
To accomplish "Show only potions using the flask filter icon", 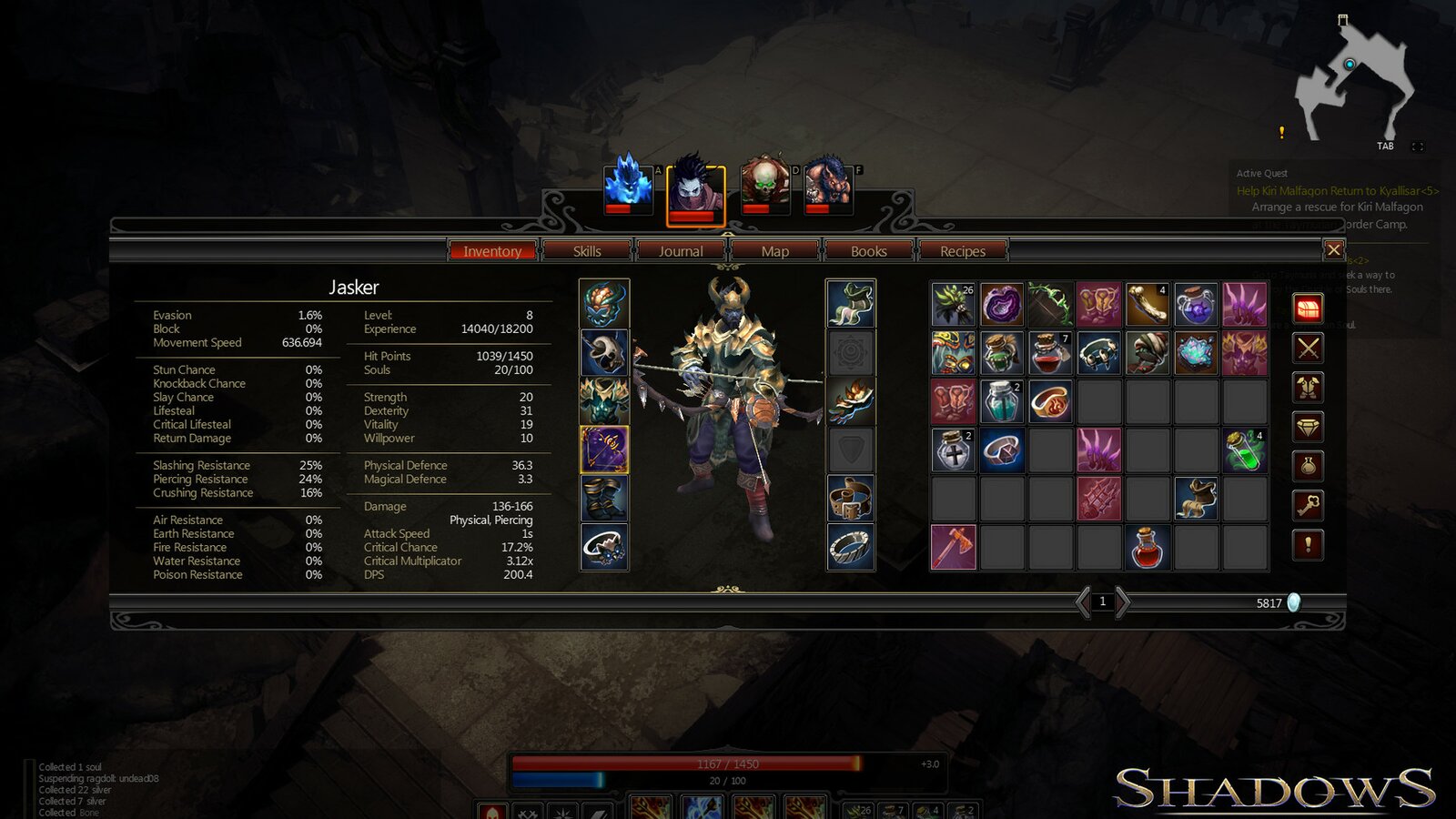I will click(1308, 466).
